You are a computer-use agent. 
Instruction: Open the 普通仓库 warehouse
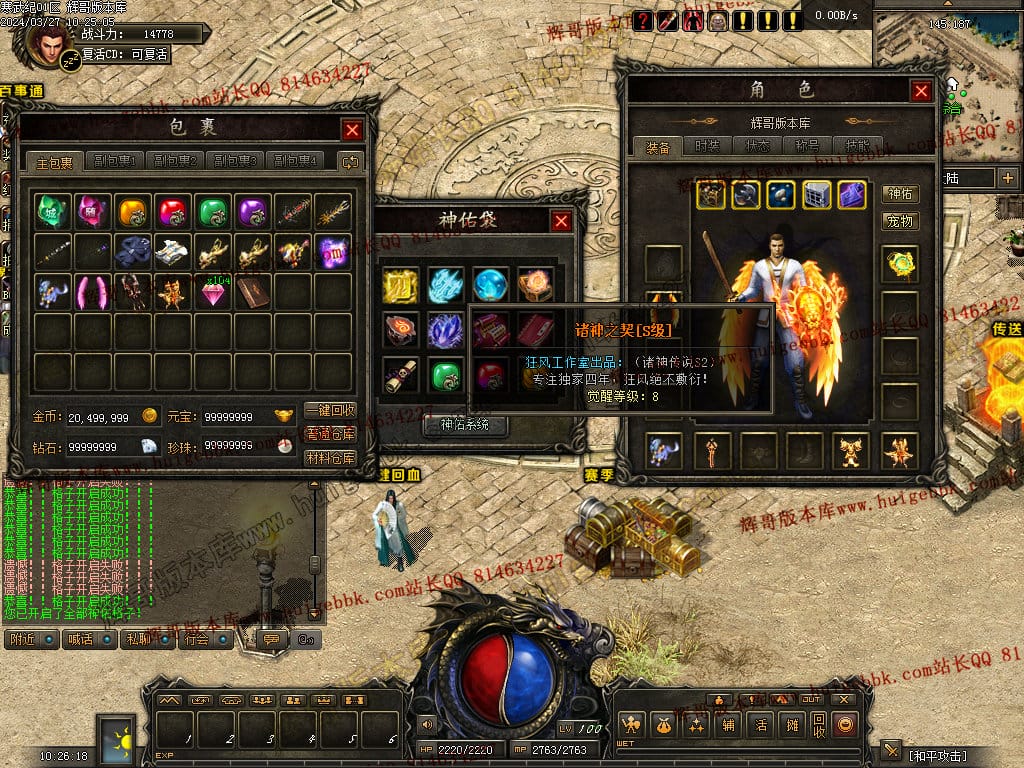330,435
